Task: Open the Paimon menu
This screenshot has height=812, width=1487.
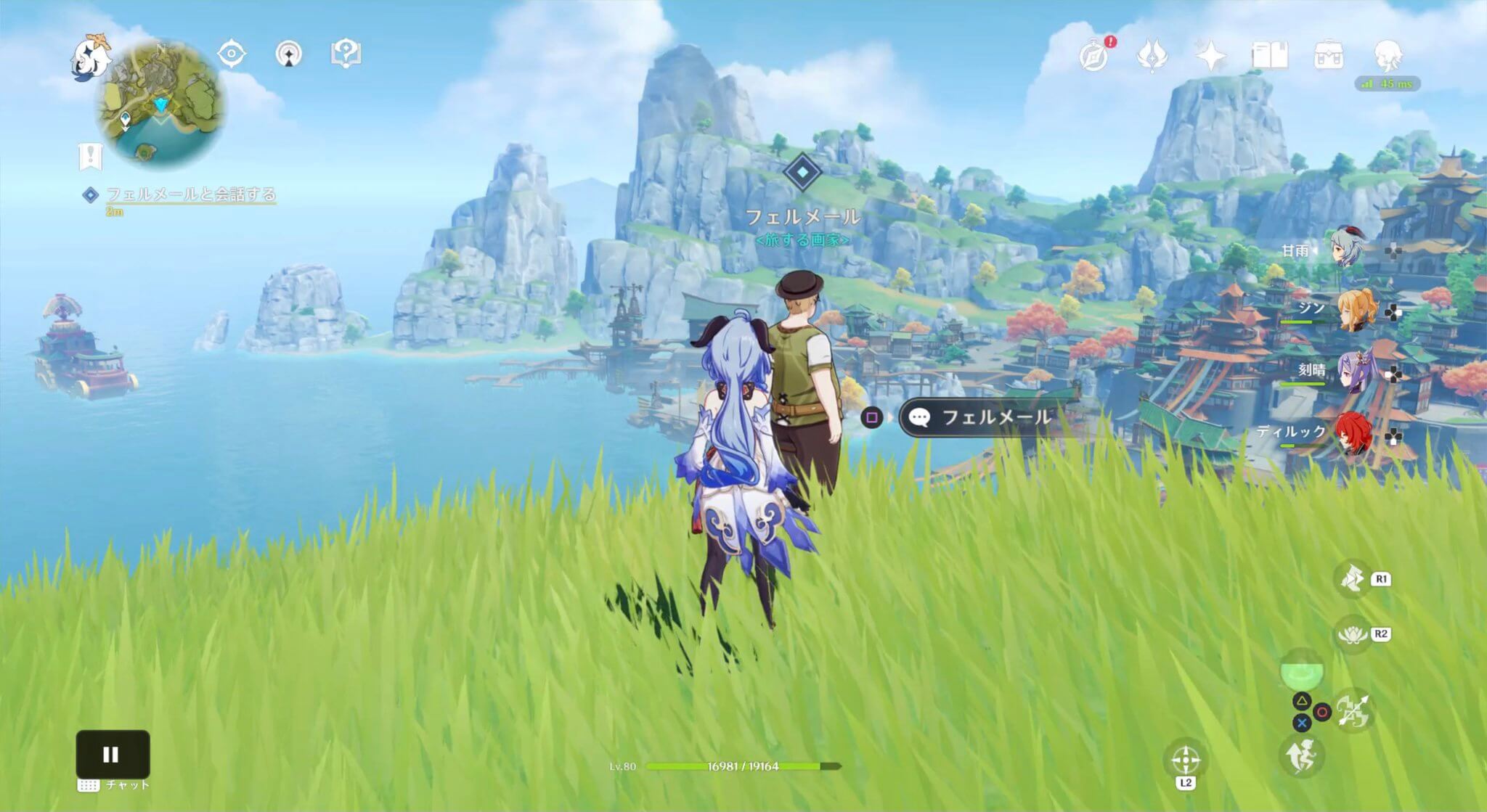Action: [91, 57]
